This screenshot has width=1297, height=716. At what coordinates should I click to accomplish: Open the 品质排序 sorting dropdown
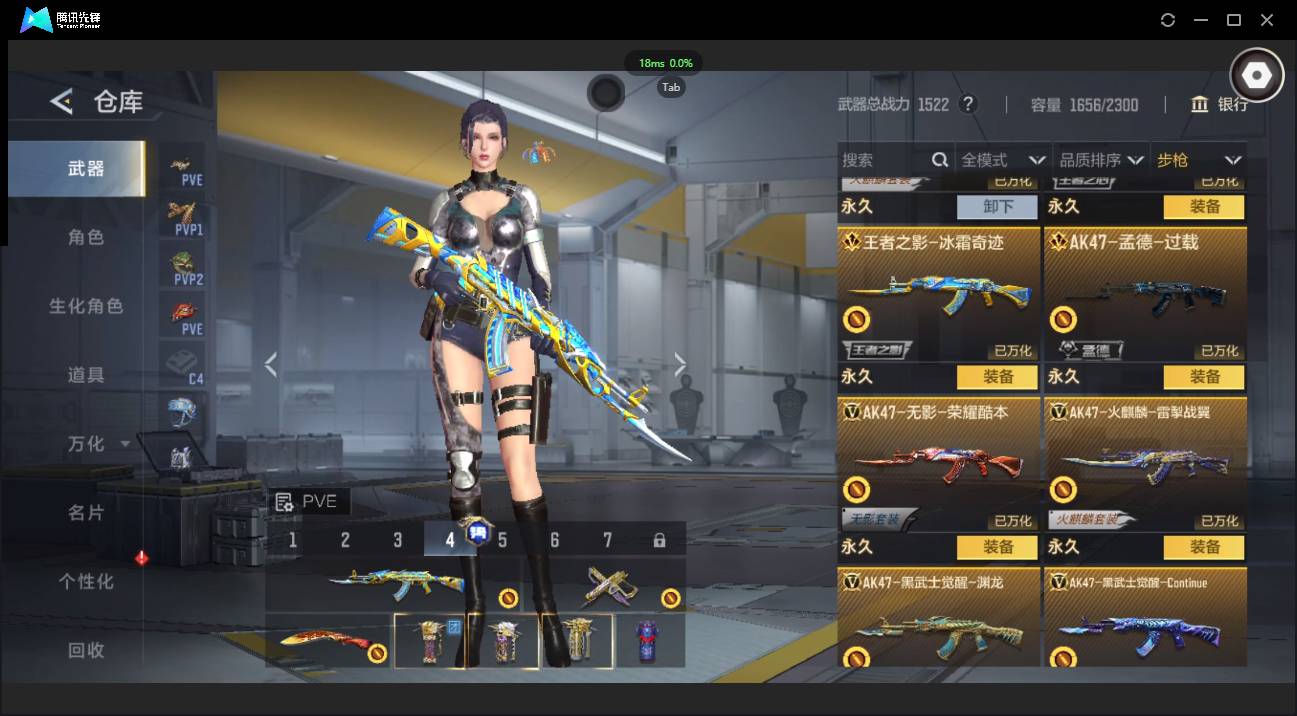pos(1100,160)
